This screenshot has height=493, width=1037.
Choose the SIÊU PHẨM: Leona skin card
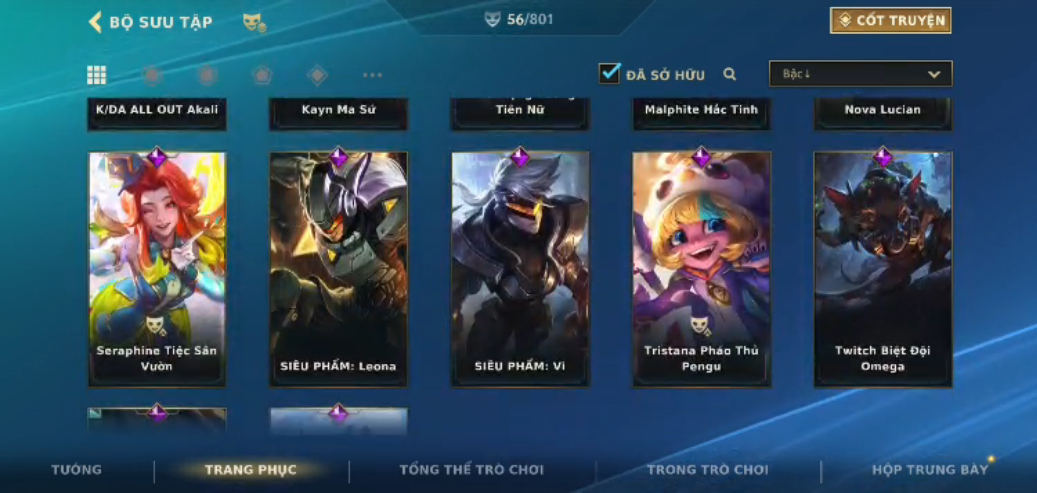pyautogui.click(x=338, y=269)
